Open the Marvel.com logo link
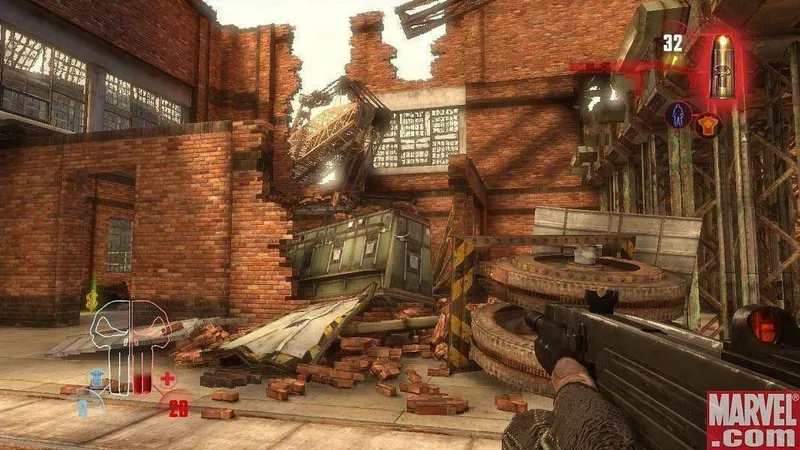Viewport: 800px width, 450px height. [x=751, y=418]
